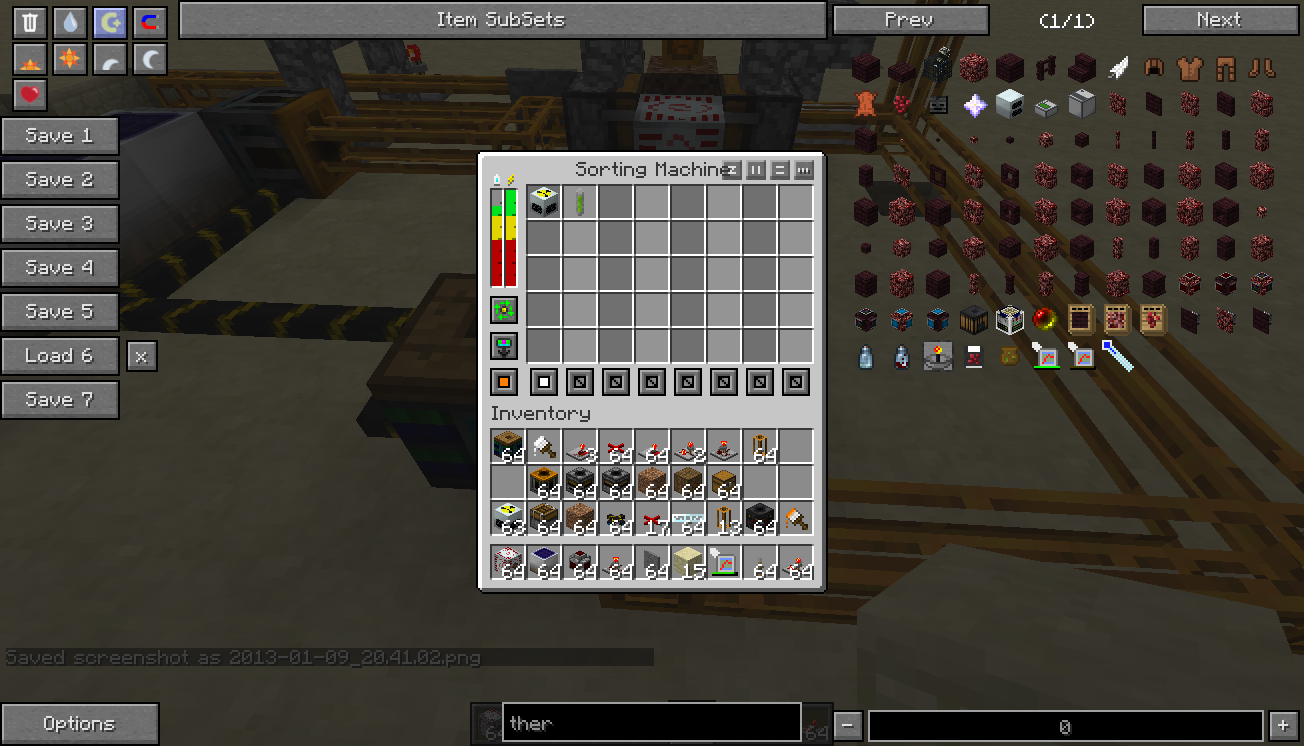Increase item quantity with the plus button
This screenshot has width=1304, height=746.
(1283, 726)
